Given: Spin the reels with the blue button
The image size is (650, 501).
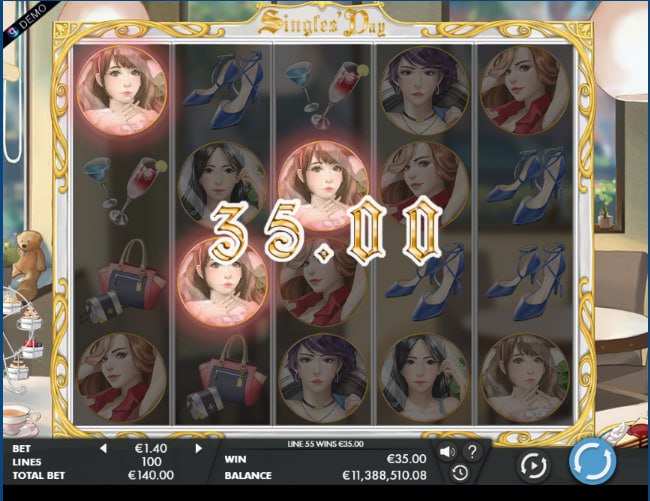Looking at the screenshot, I should tap(592, 463).
